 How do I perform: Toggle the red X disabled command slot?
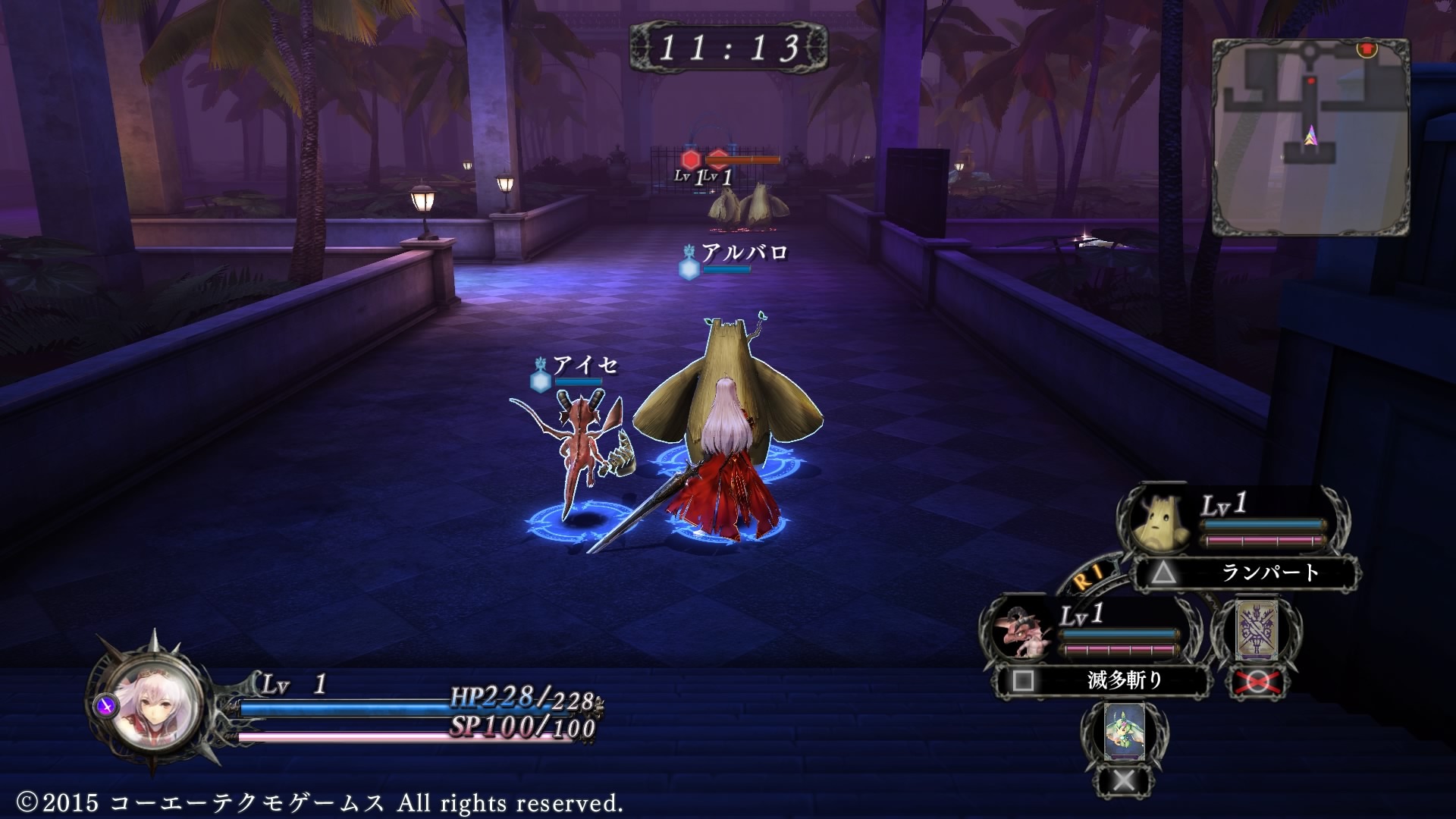(x=1257, y=682)
